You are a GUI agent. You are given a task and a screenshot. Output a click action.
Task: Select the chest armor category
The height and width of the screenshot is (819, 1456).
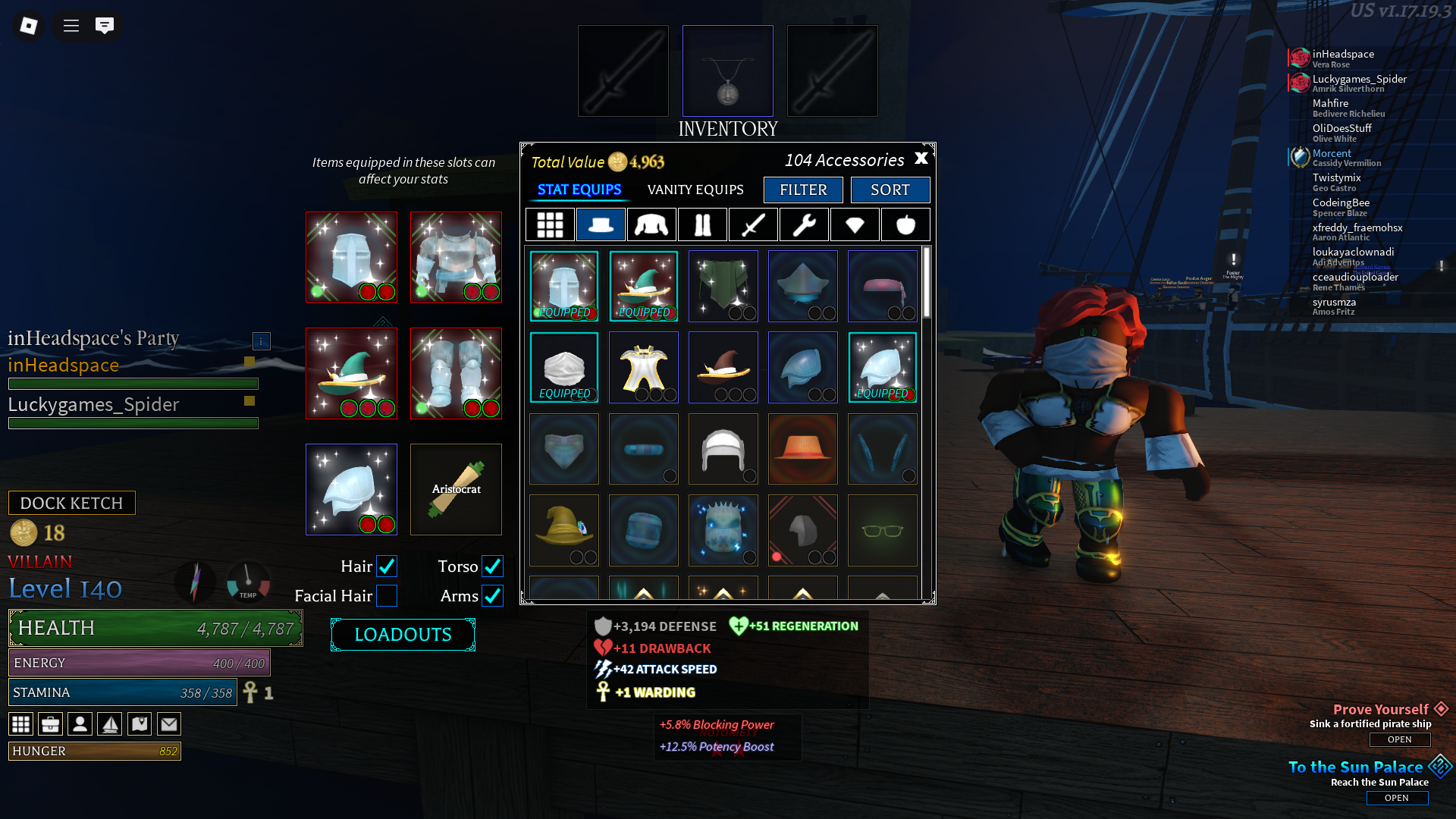point(651,224)
